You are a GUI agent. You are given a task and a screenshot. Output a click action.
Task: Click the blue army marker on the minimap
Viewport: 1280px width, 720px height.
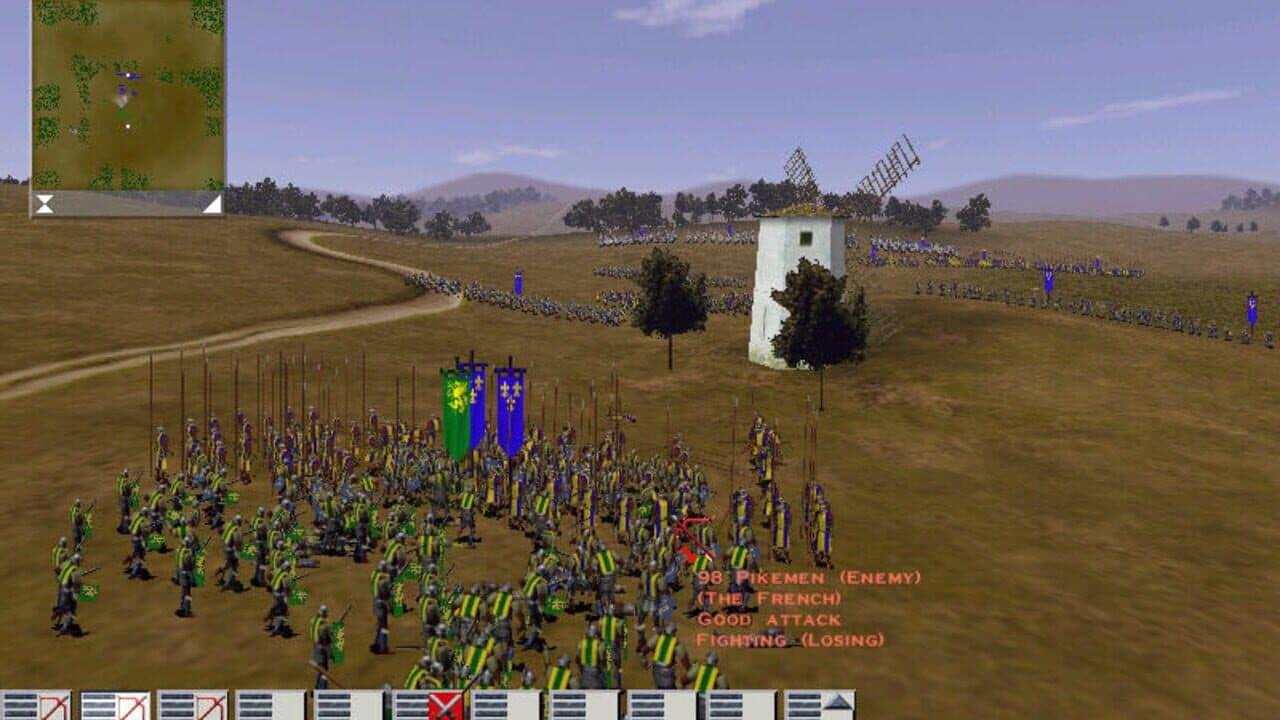tap(128, 75)
